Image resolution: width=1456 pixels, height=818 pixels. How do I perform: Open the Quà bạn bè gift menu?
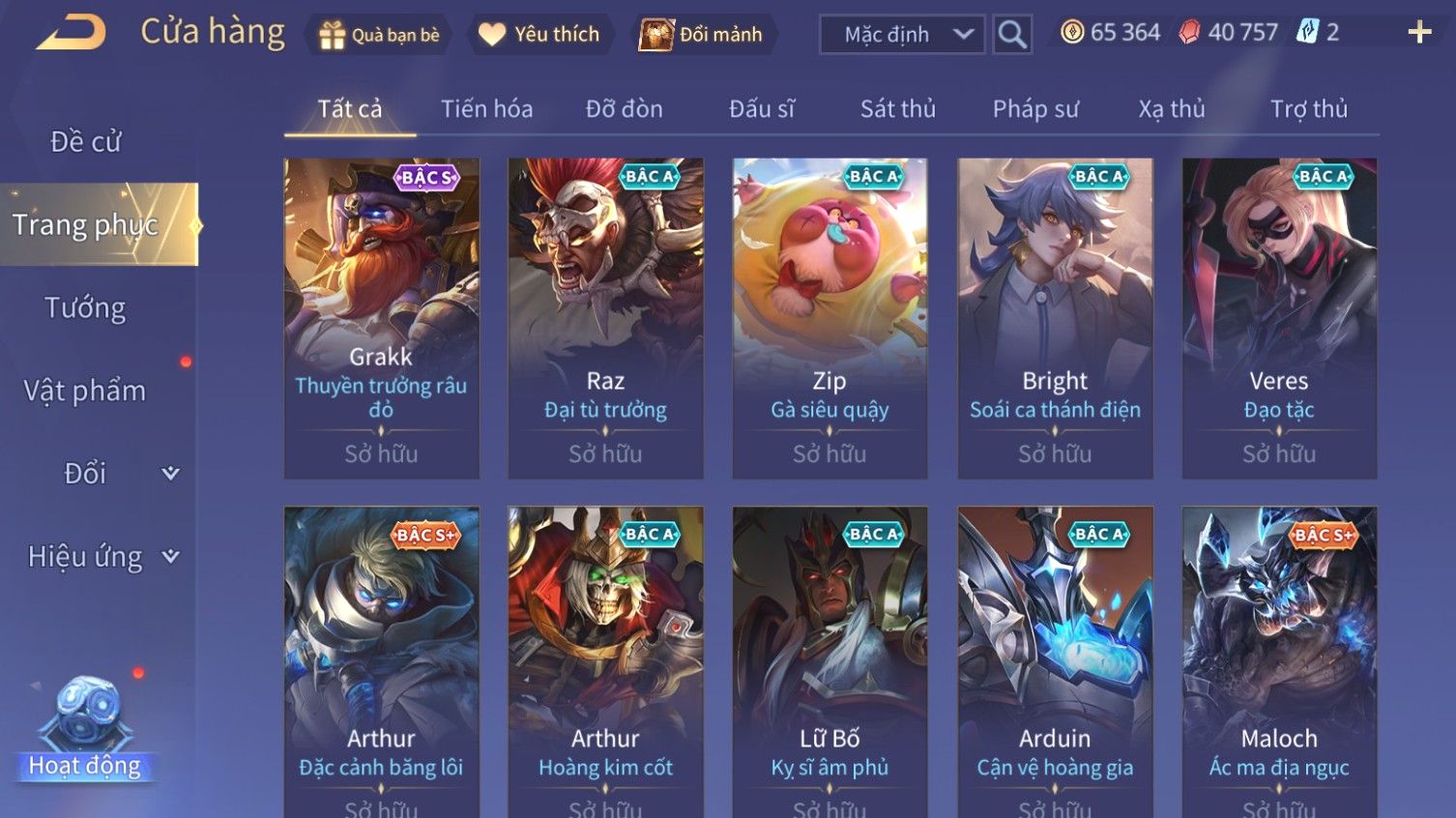coord(379,35)
